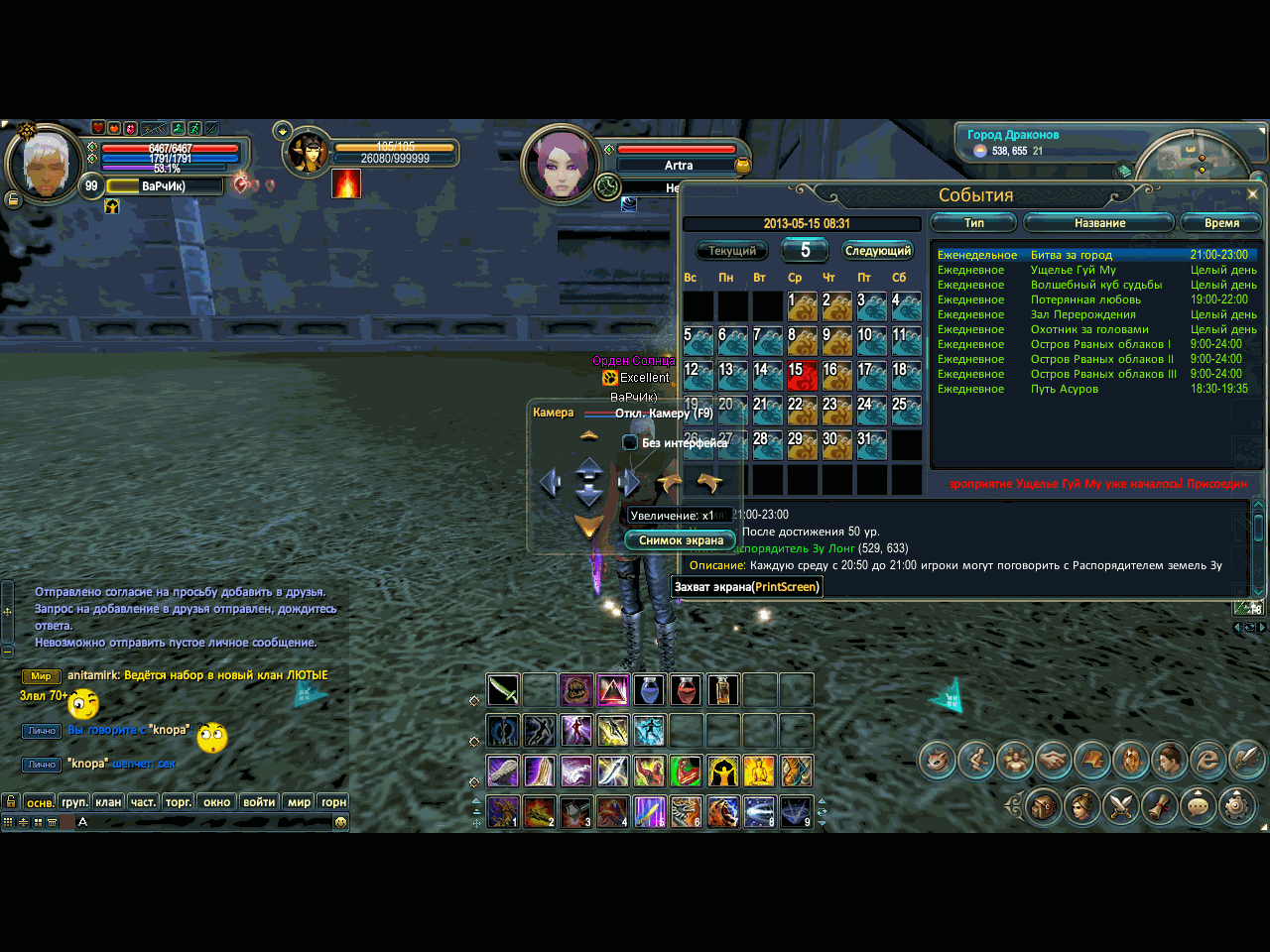Select the Битва за город event row
This screenshot has height=952, width=1270.
[1072, 255]
